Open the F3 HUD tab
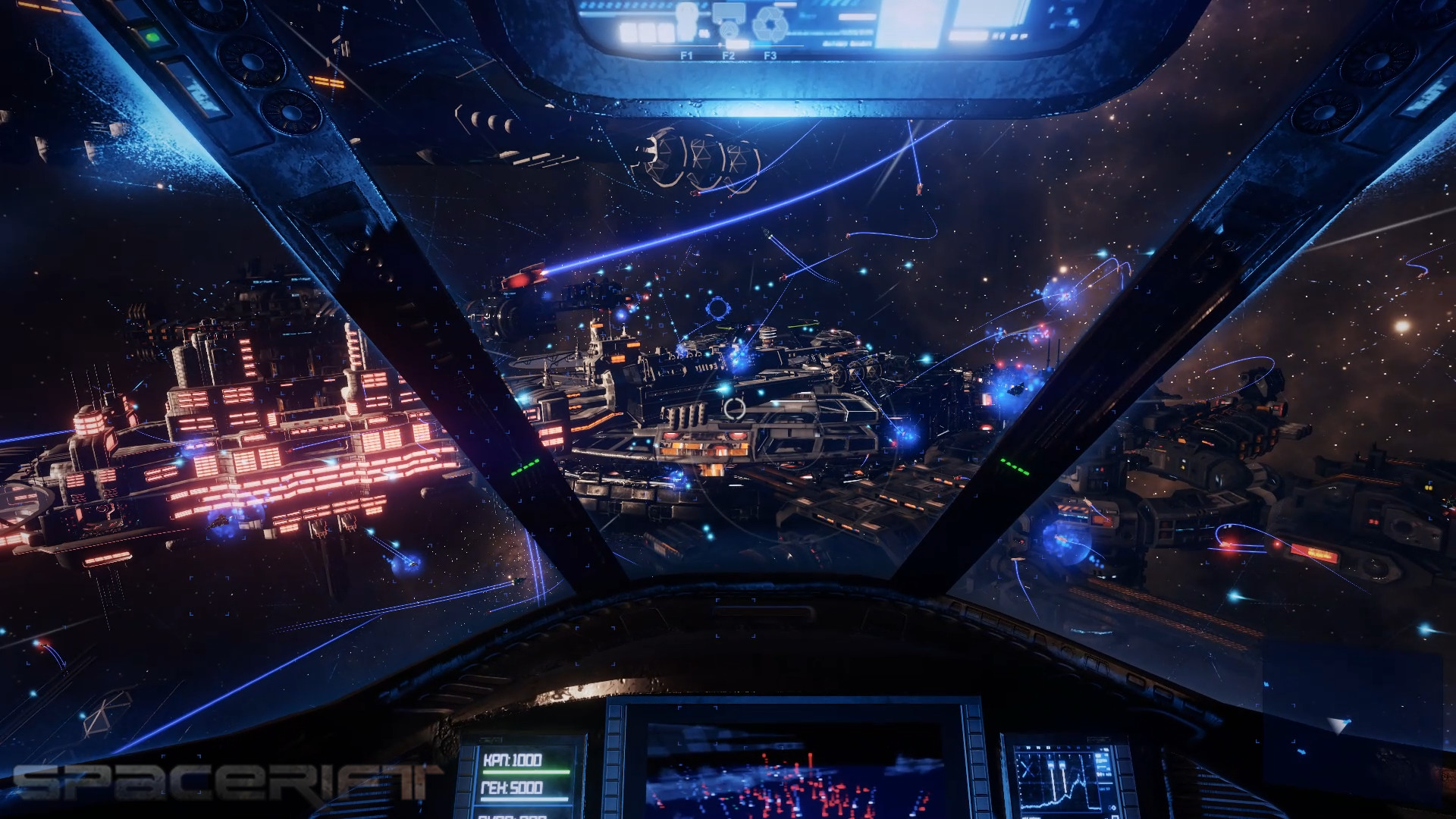Viewport: 1456px width, 819px height. point(770,55)
